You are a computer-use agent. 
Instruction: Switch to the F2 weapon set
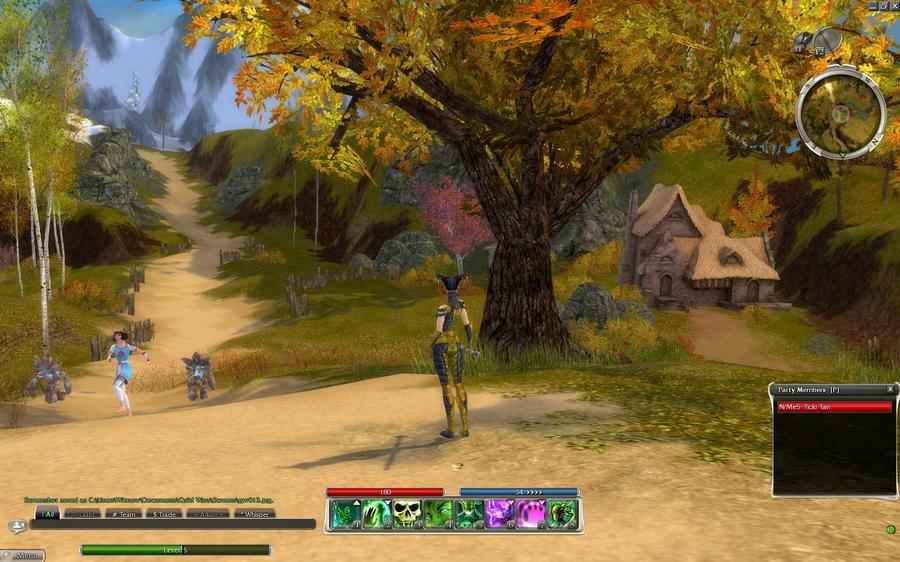[x=827, y=40]
